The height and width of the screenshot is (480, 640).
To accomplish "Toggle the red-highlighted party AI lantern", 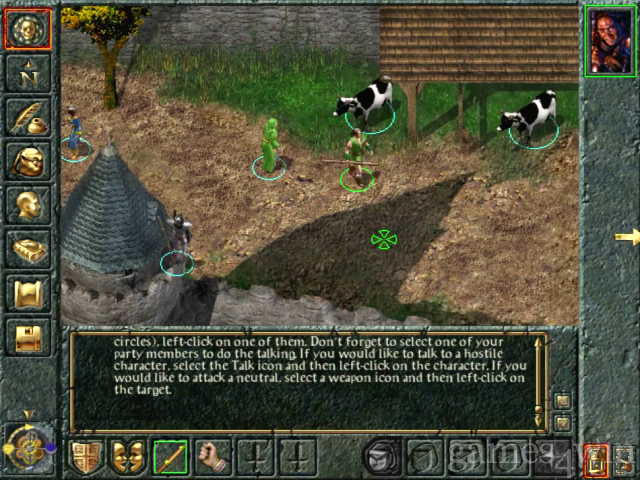I will pos(594,459).
